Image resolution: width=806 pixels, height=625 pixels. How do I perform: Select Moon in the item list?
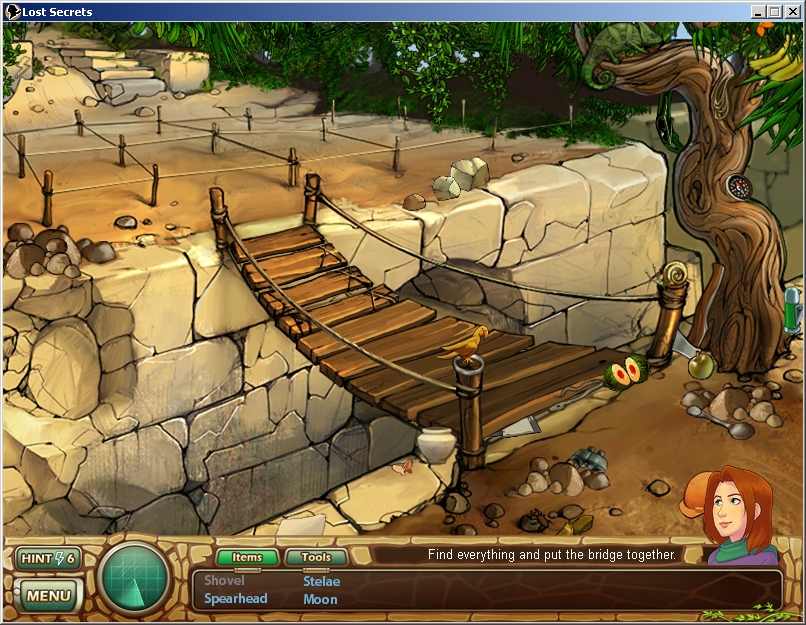tap(320, 599)
